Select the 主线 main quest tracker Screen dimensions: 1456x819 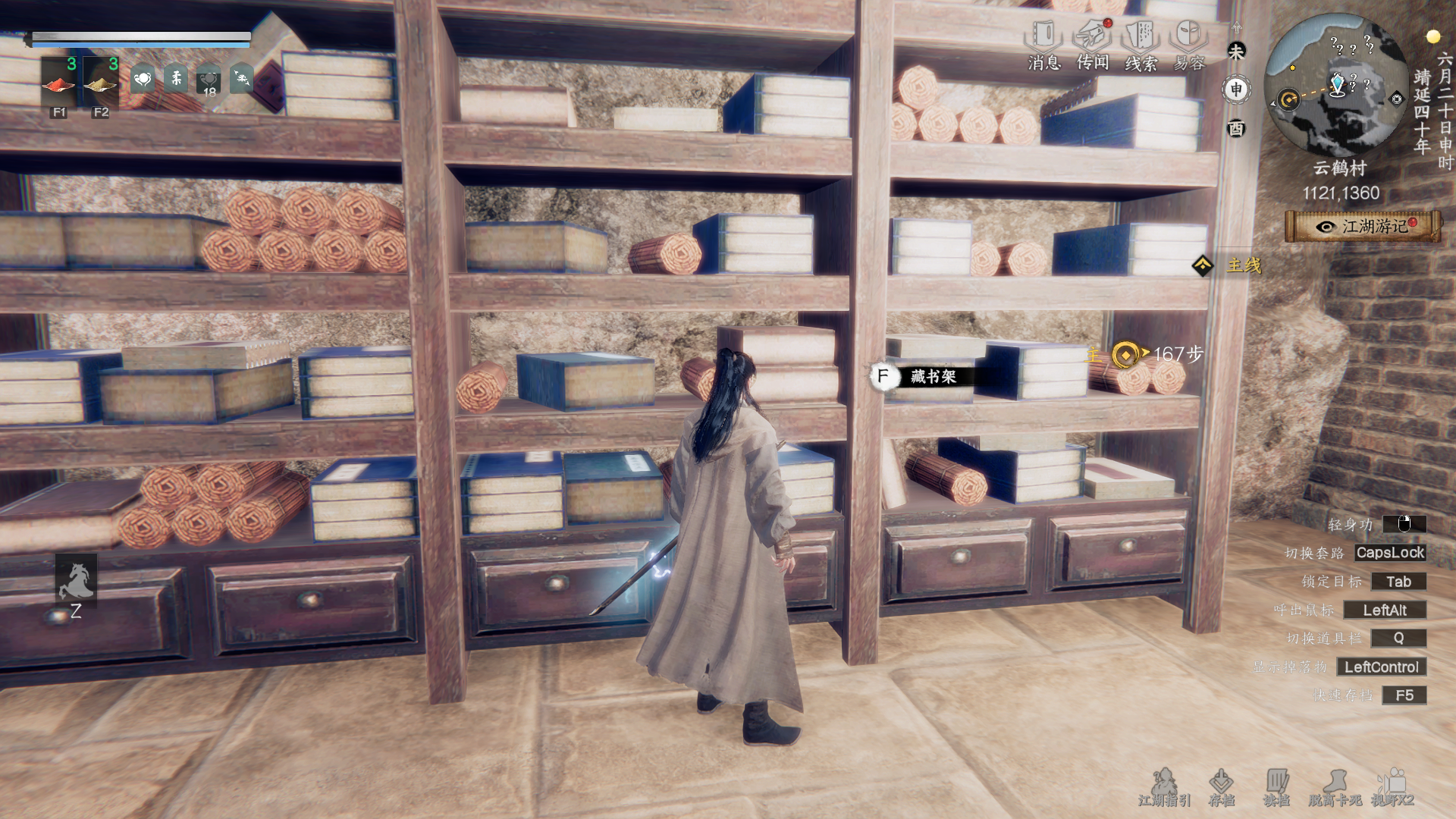[x=1232, y=265]
